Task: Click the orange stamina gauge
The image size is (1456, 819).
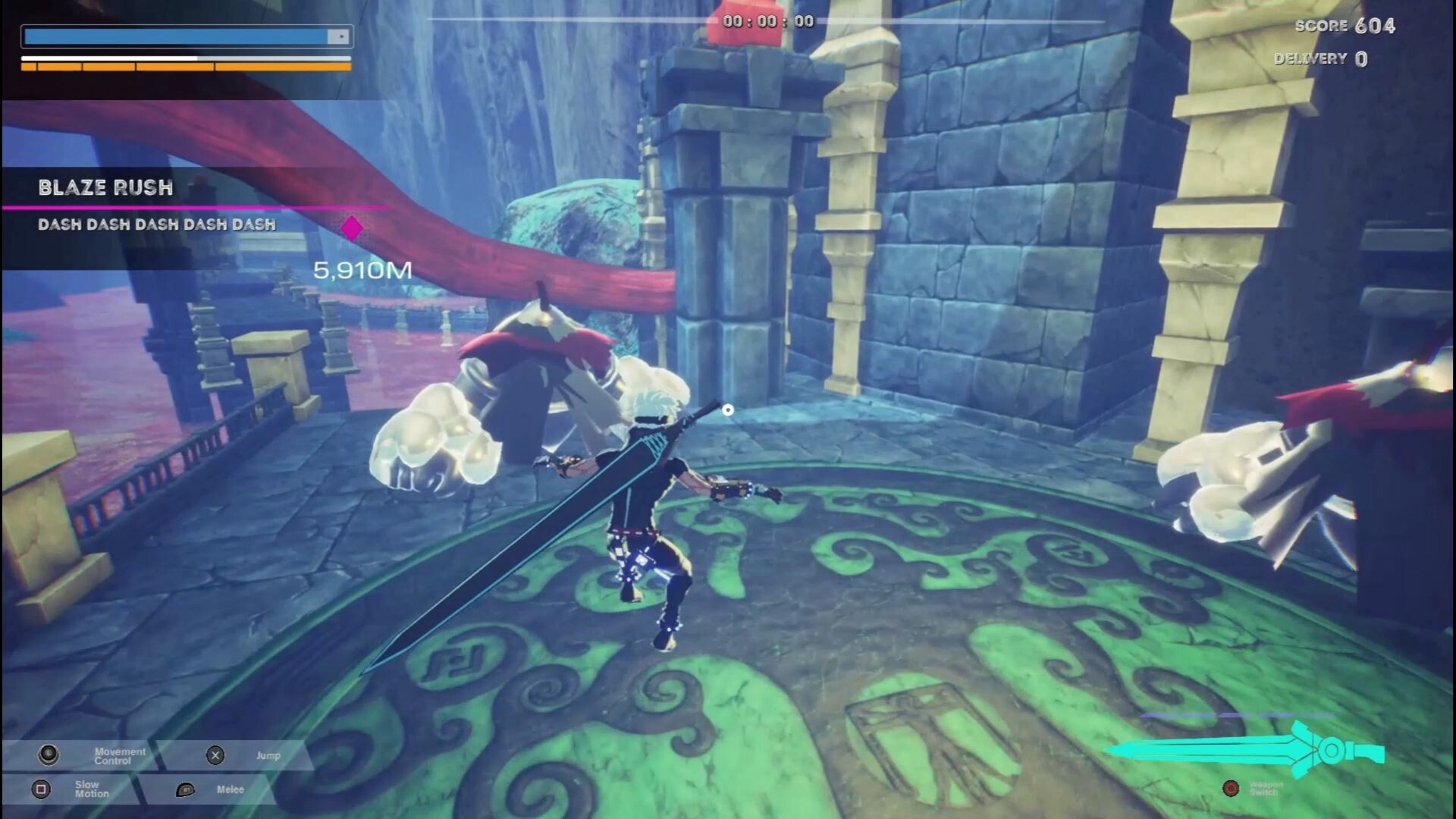Action: tap(186, 67)
